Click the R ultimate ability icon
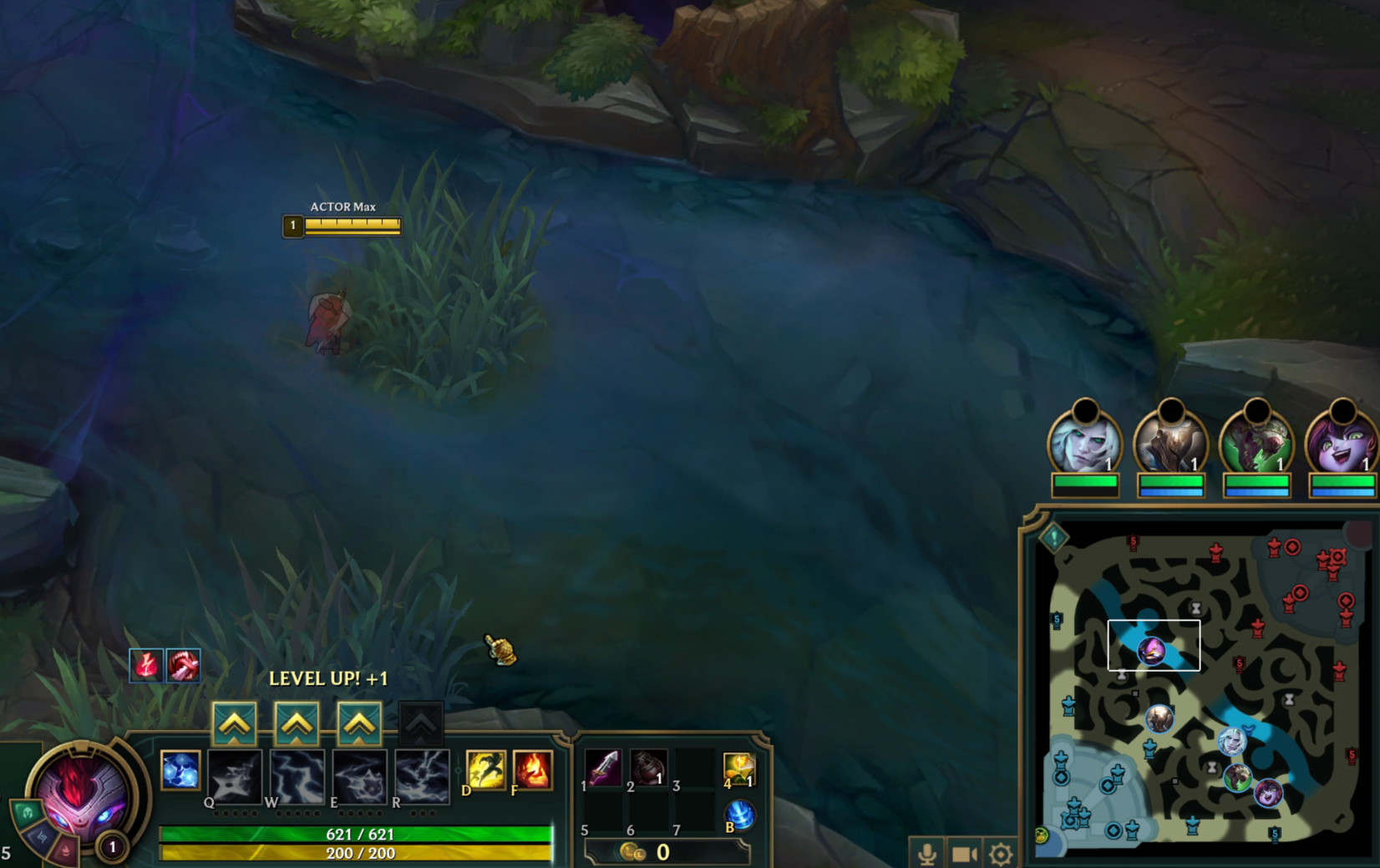This screenshot has height=868, width=1380. pyautogui.click(x=422, y=775)
